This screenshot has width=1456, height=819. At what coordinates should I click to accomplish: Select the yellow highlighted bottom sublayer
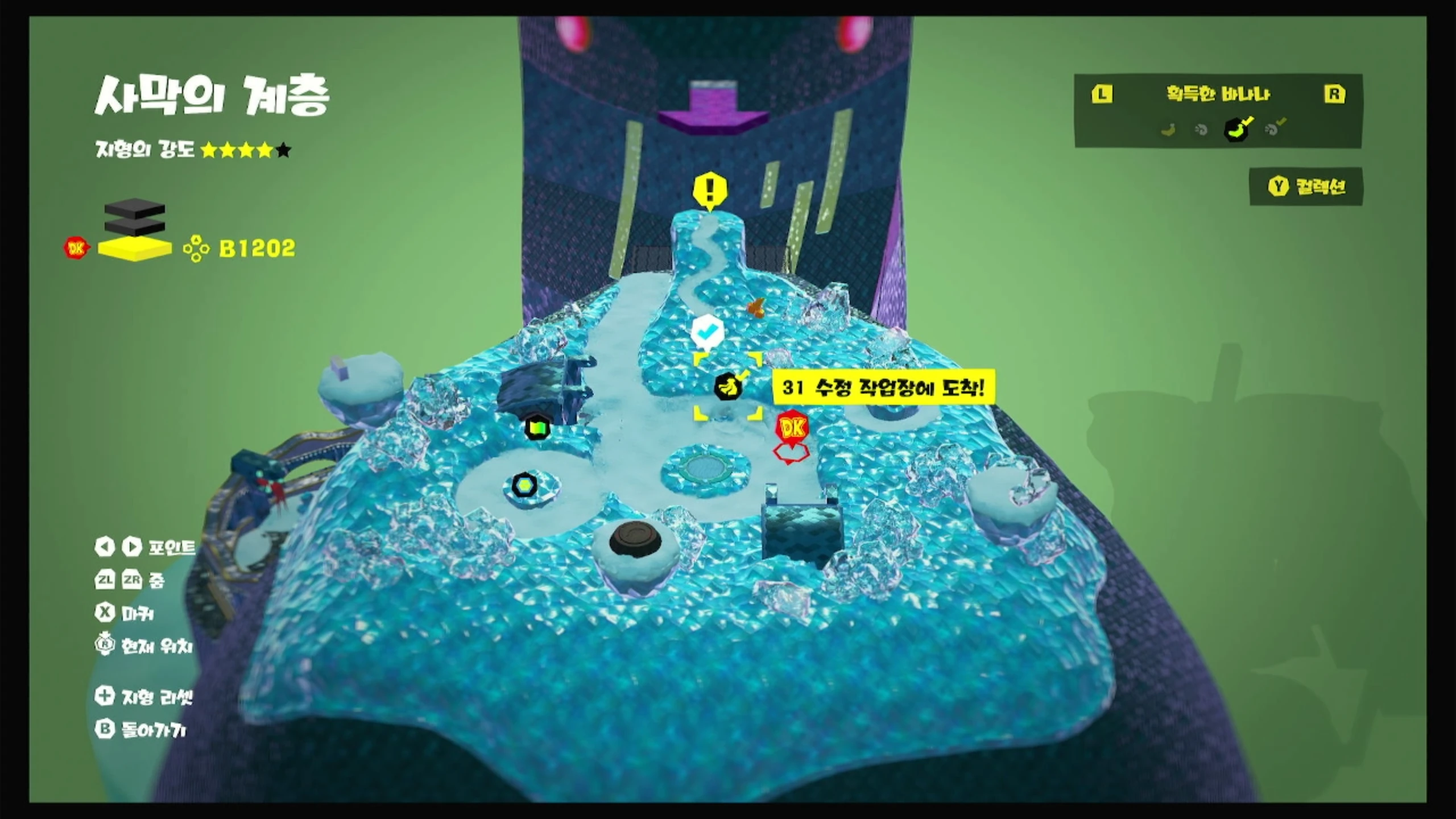pyautogui.click(x=135, y=249)
